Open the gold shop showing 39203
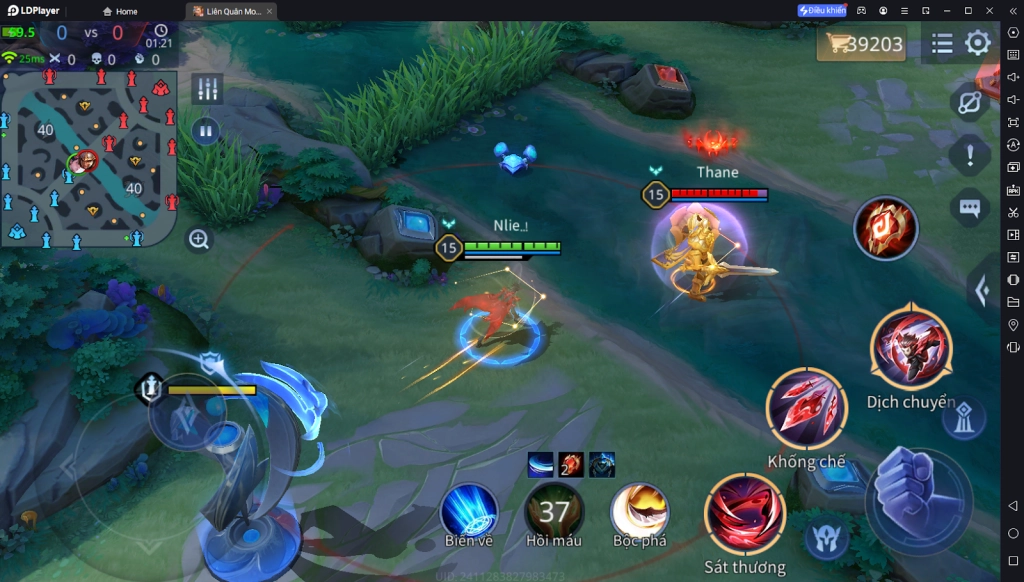This screenshot has height=582, width=1024. point(862,44)
